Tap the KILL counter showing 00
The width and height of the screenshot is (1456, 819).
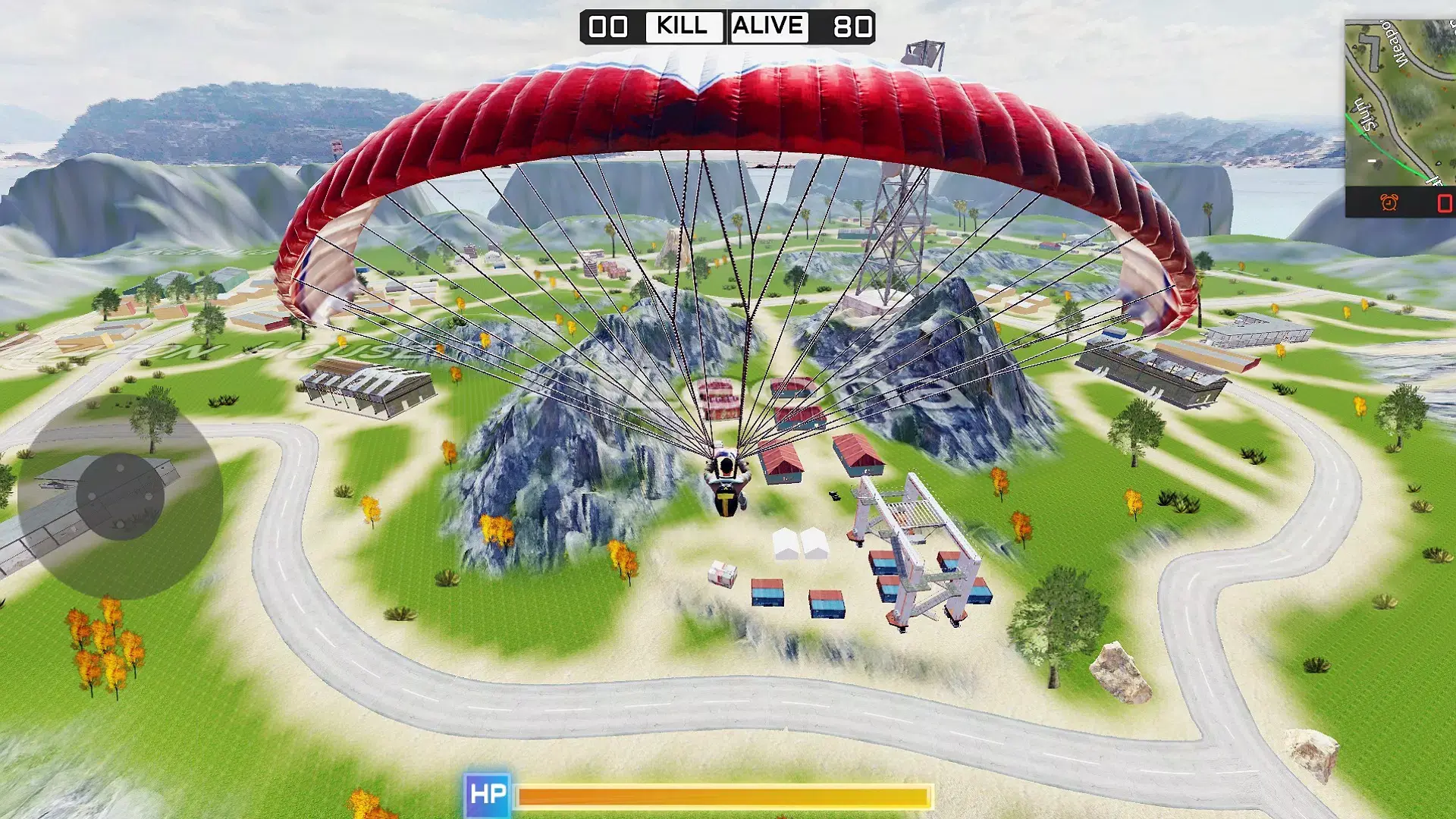tap(607, 27)
